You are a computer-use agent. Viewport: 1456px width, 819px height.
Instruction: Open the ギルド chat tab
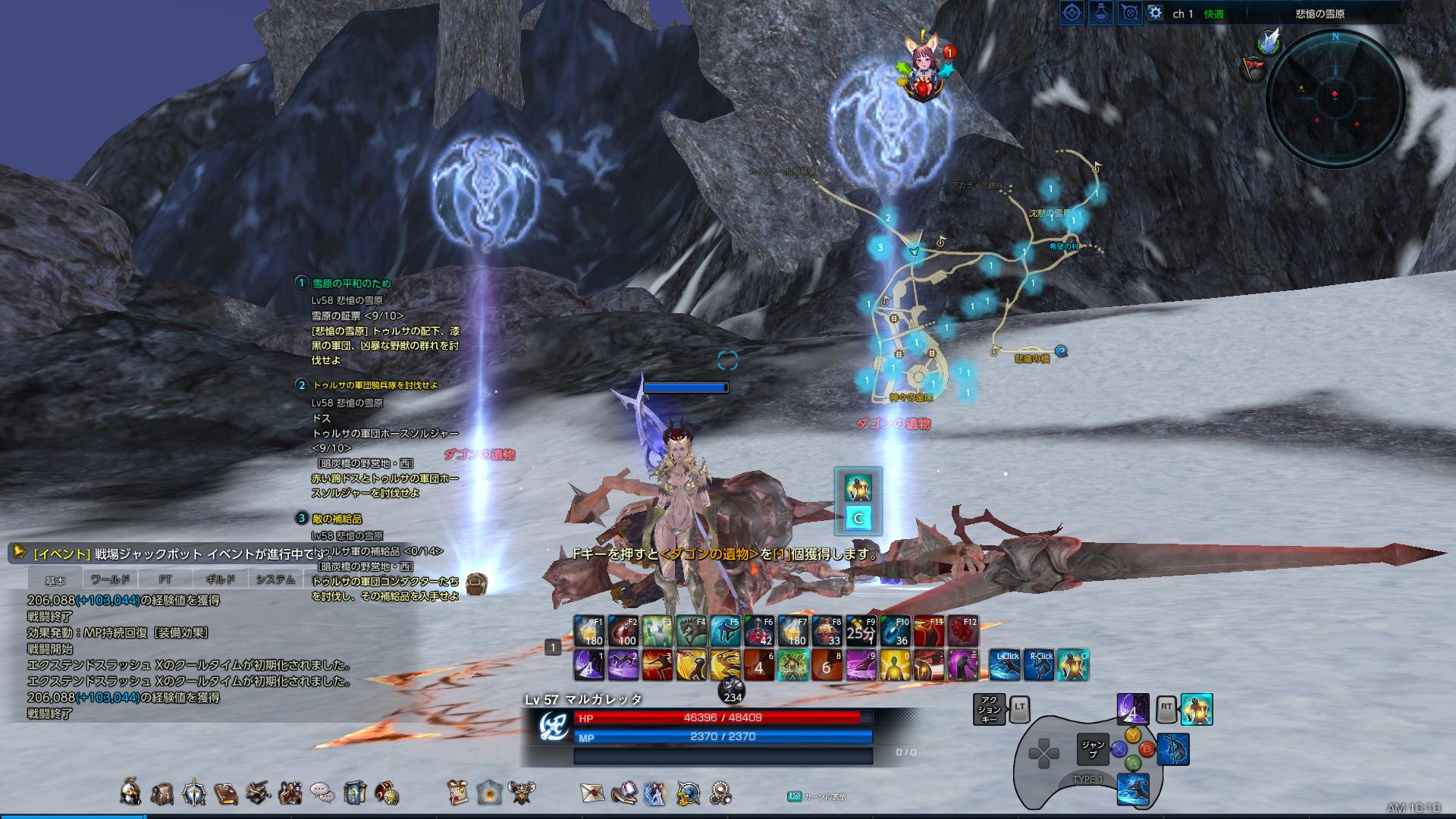pos(220,579)
